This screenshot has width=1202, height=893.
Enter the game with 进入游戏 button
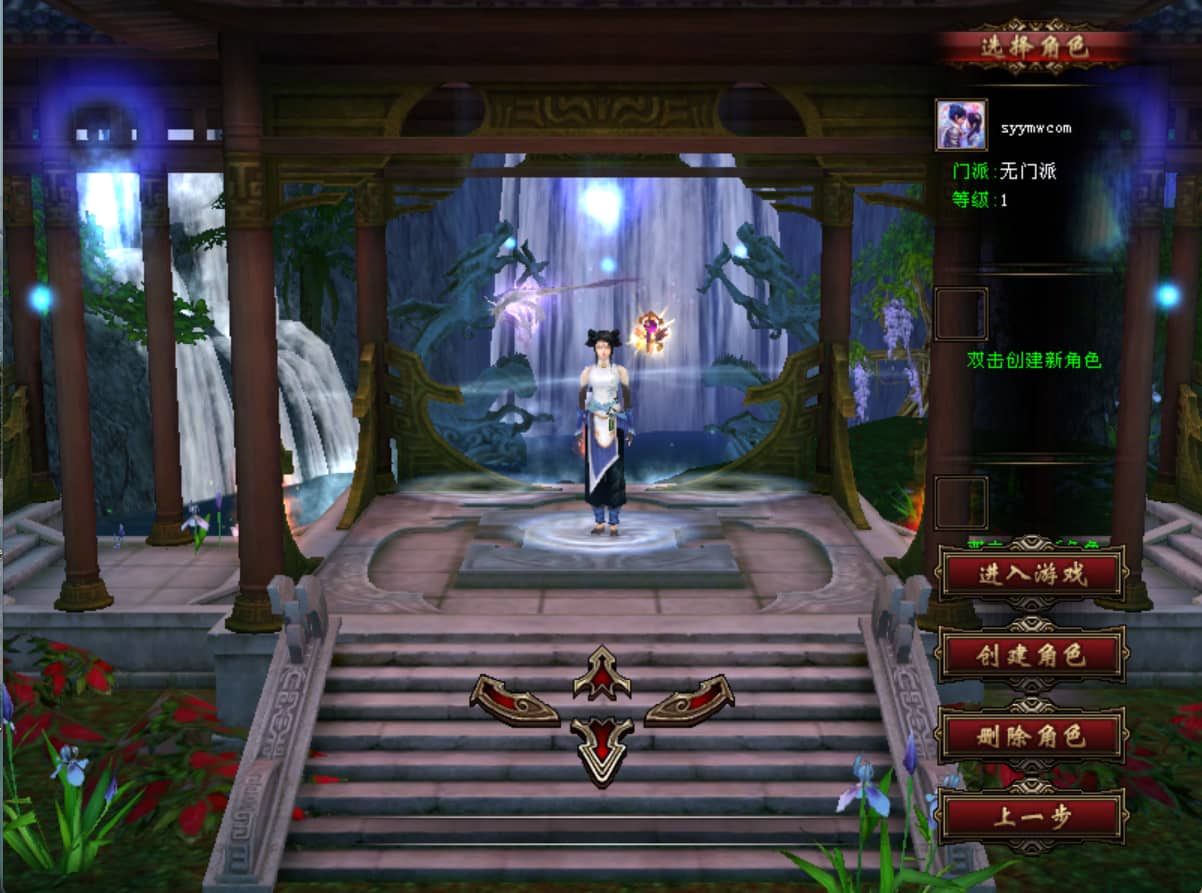1031,573
